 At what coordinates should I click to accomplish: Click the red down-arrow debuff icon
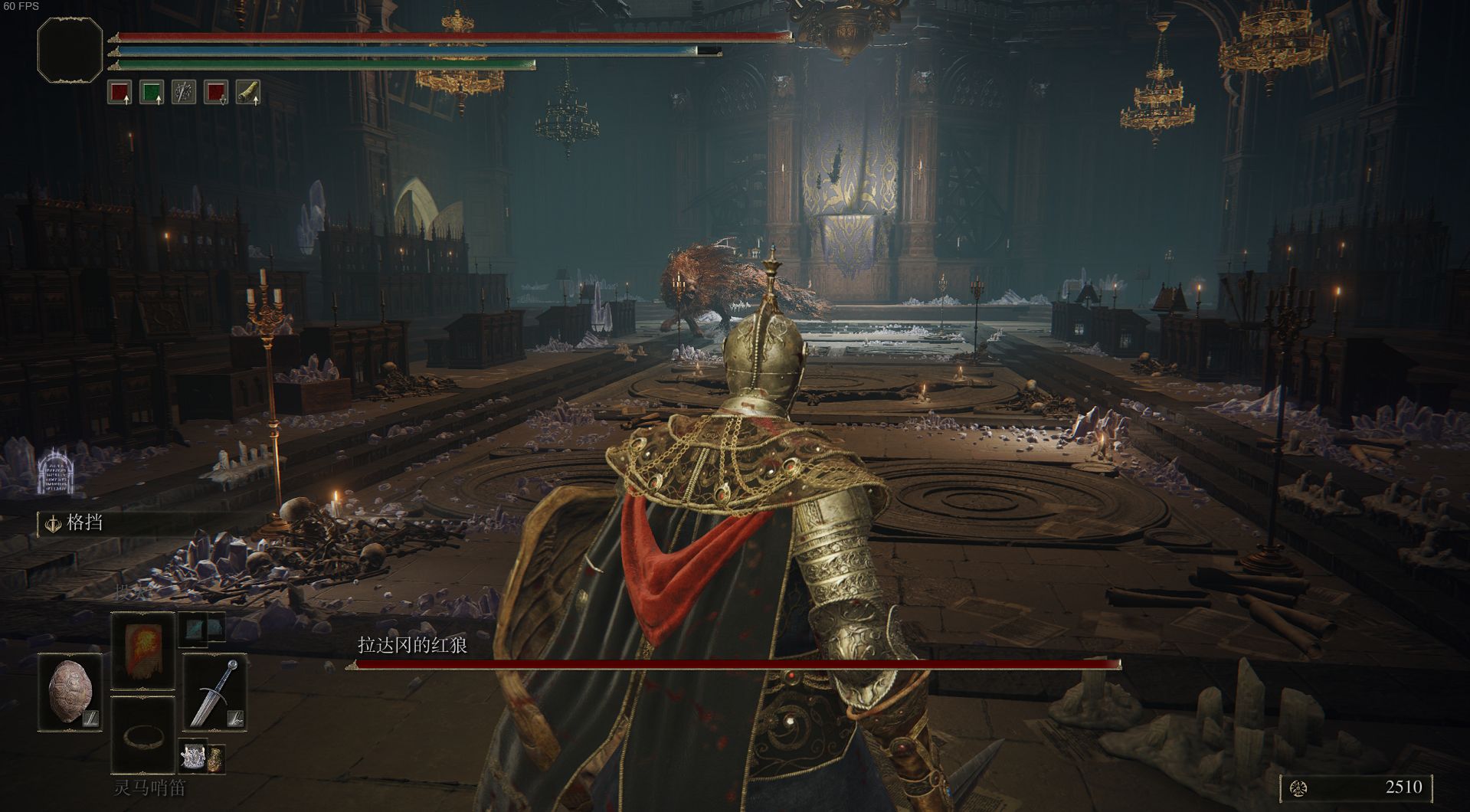tap(216, 93)
